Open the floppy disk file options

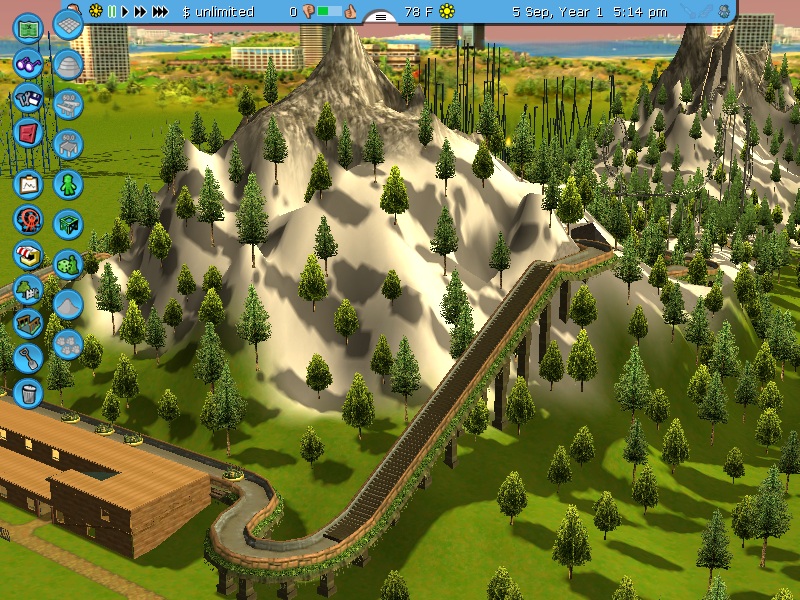click(x=29, y=98)
